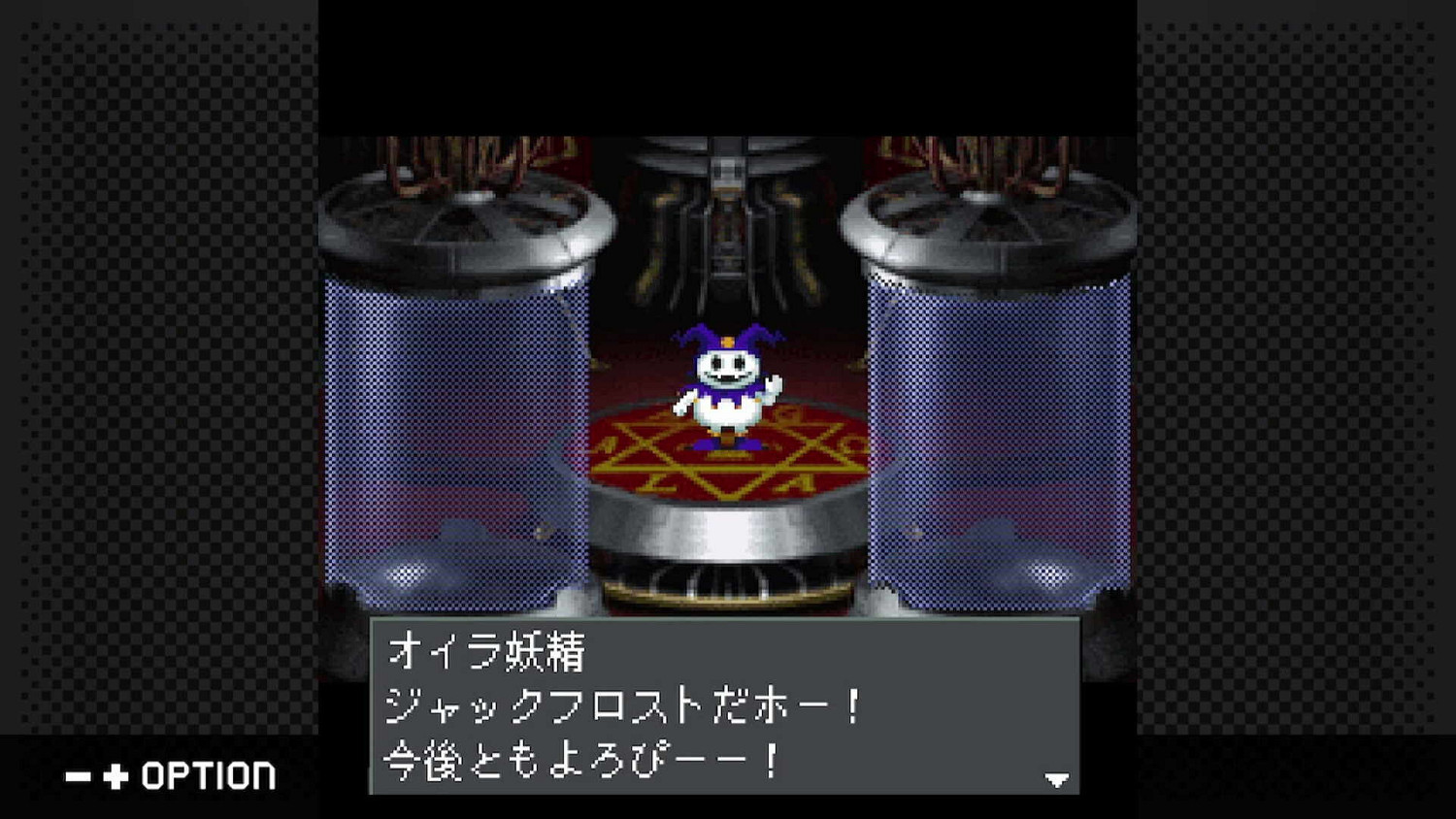Click the オイラ妖精 text line

pos(485,653)
